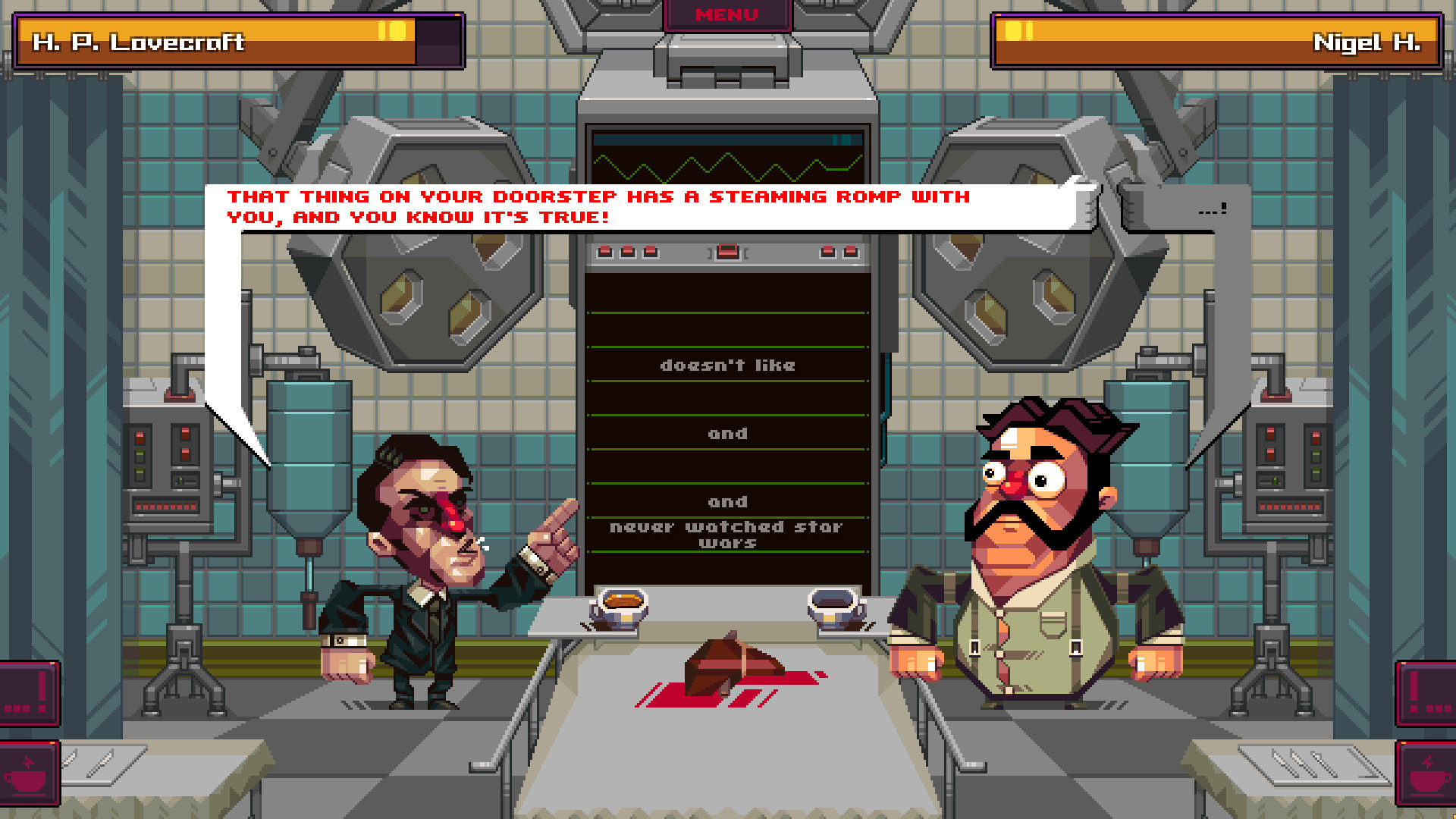Toggle the second "and" connector word
1456x819 pixels.
[728, 500]
